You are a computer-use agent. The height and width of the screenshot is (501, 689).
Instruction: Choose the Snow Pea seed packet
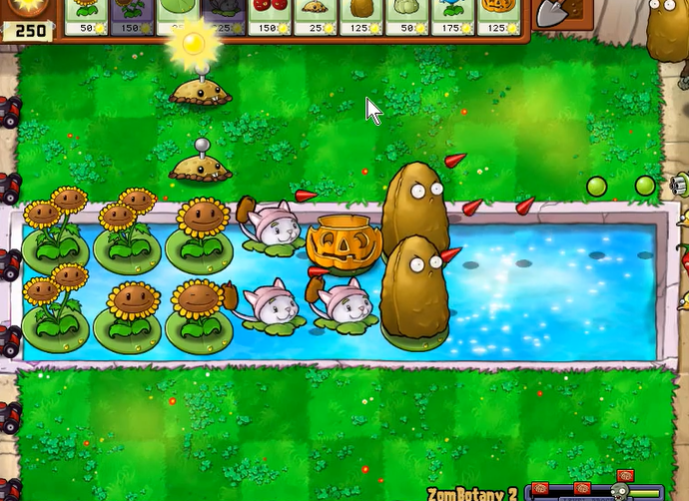[455, 16]
